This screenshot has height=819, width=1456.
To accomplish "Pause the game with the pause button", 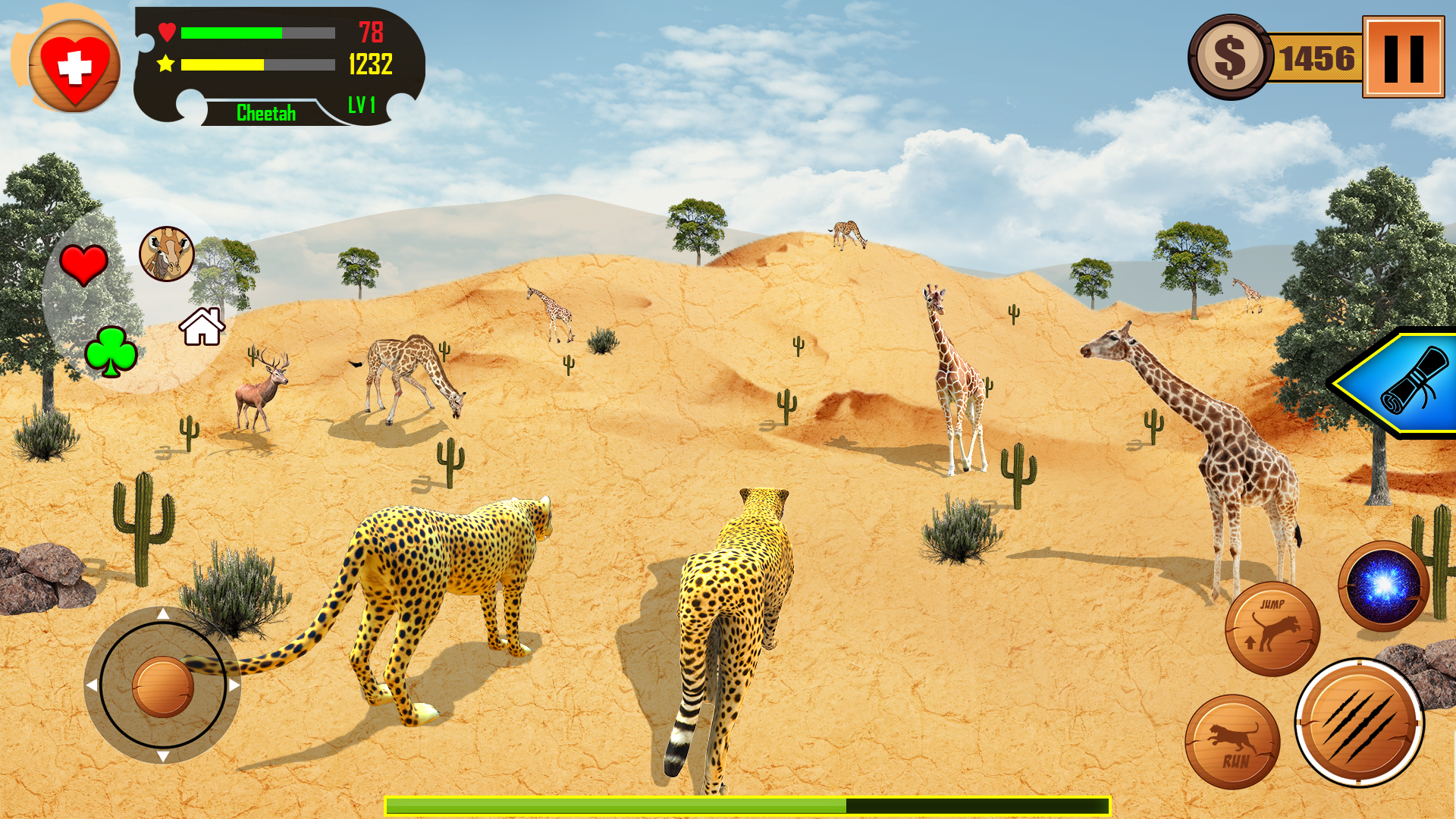I will [1403, 58].
